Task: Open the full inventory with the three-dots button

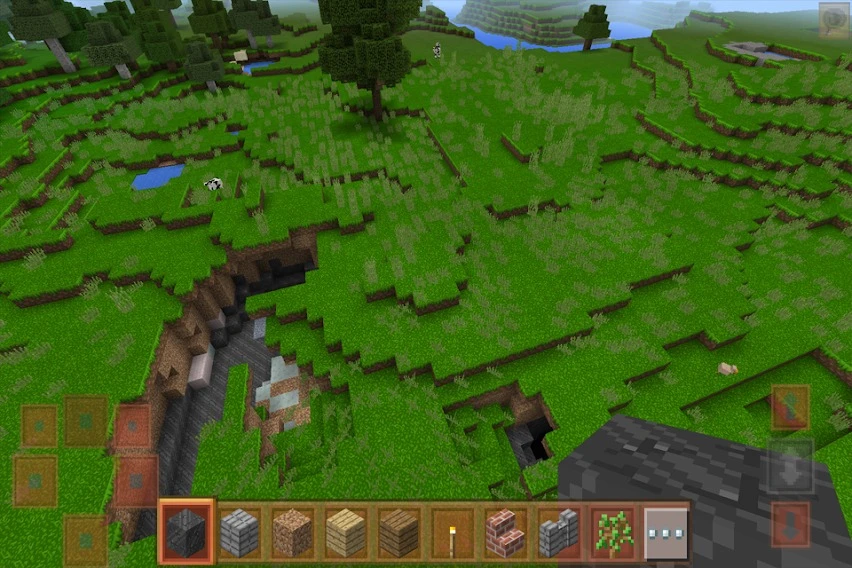Action: point(665,532)
